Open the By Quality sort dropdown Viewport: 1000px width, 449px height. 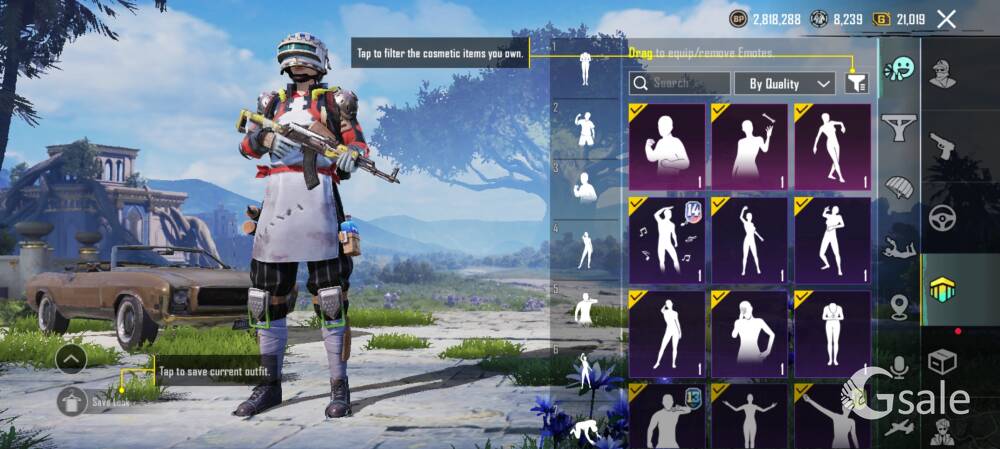(785, 83)
